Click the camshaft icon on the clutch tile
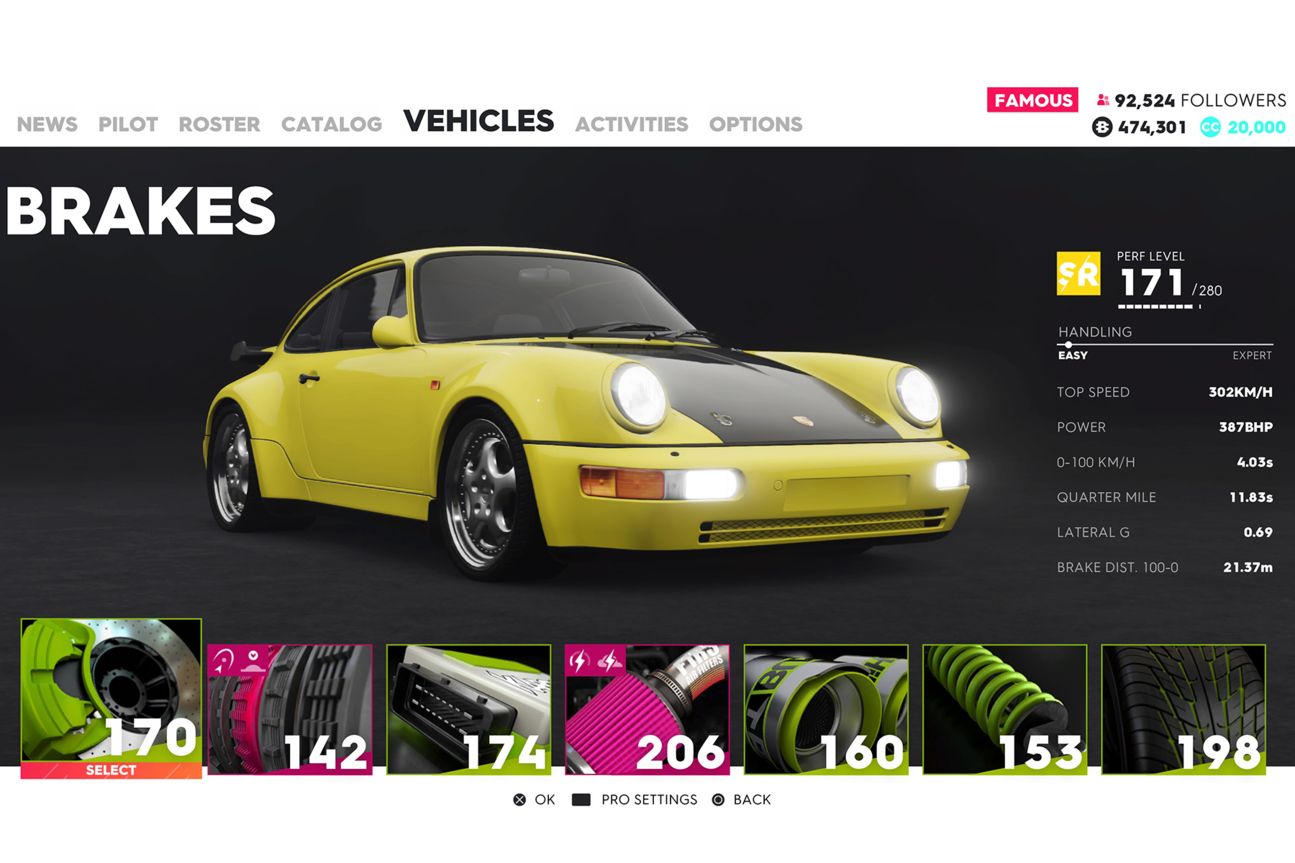Screen dimensions: 1295x863 click(253, 662)
